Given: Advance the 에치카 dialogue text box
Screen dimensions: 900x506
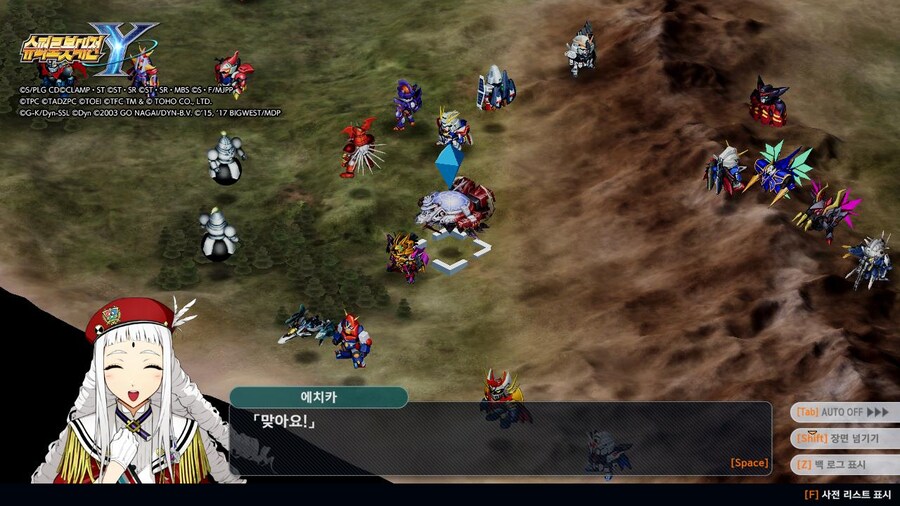Looking at the screenshot, I should [x=500, y=438].
